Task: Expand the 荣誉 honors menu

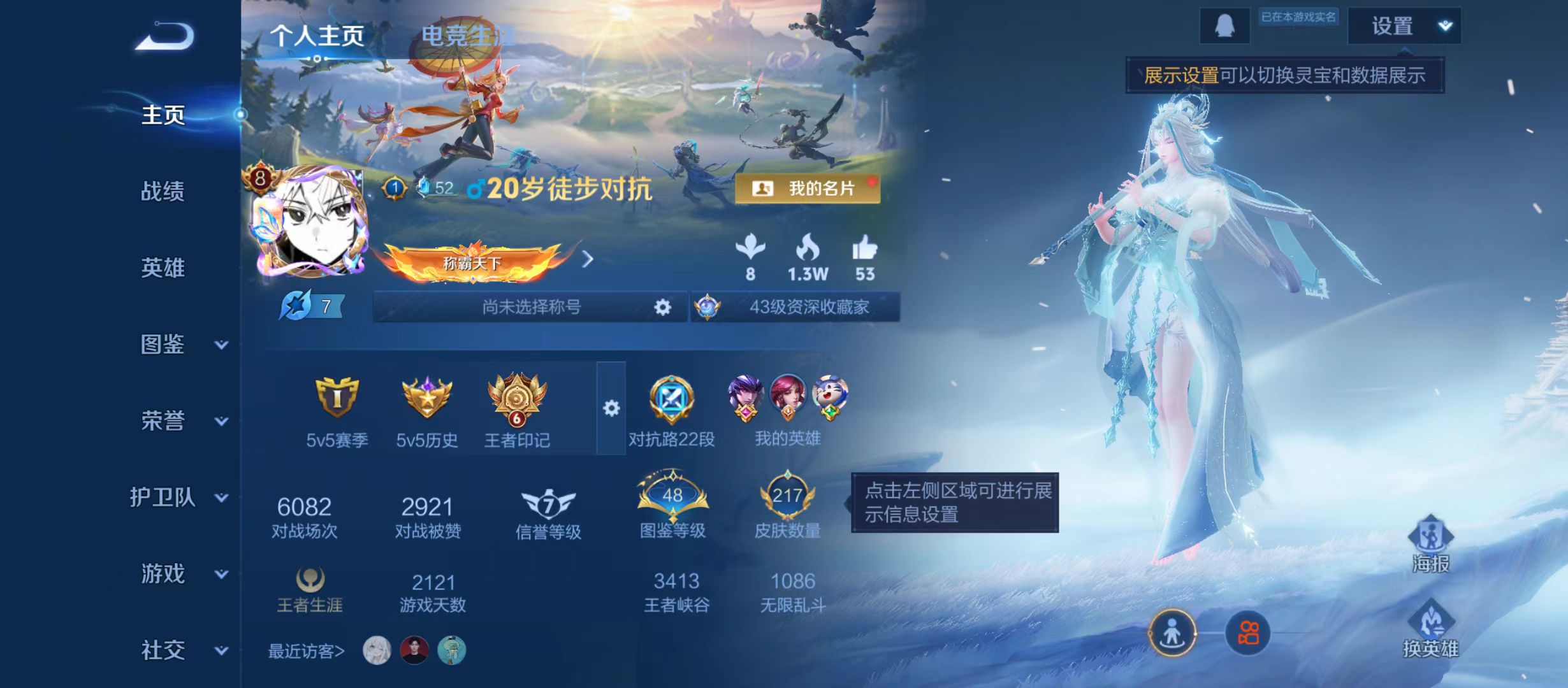Action: [163, 421]
